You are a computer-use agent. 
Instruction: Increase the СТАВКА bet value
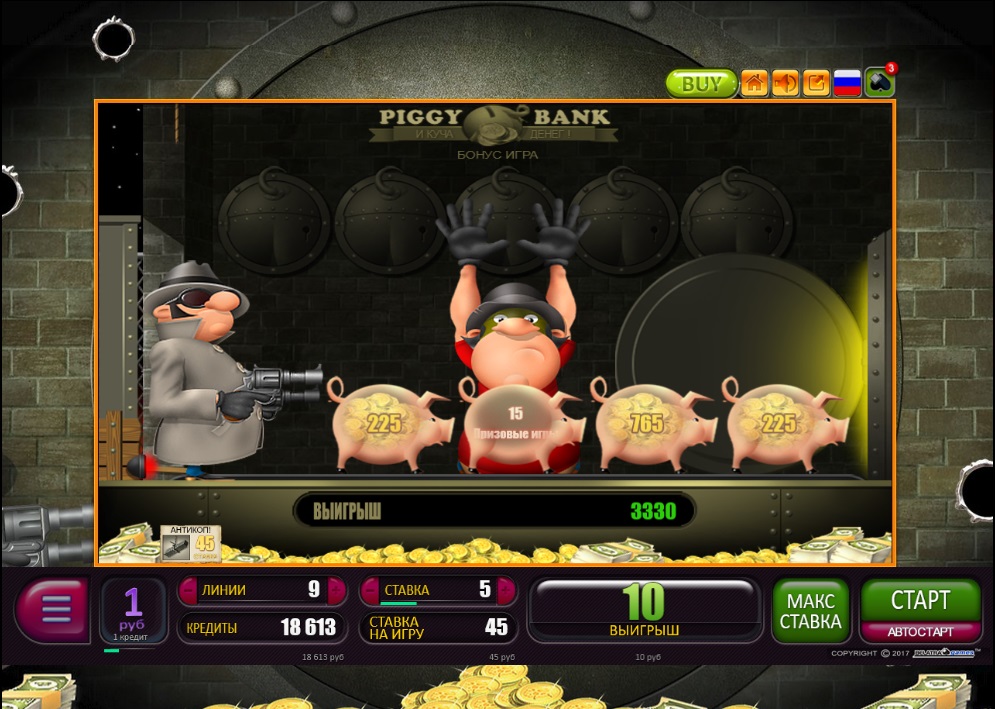(x=508, y=590)
